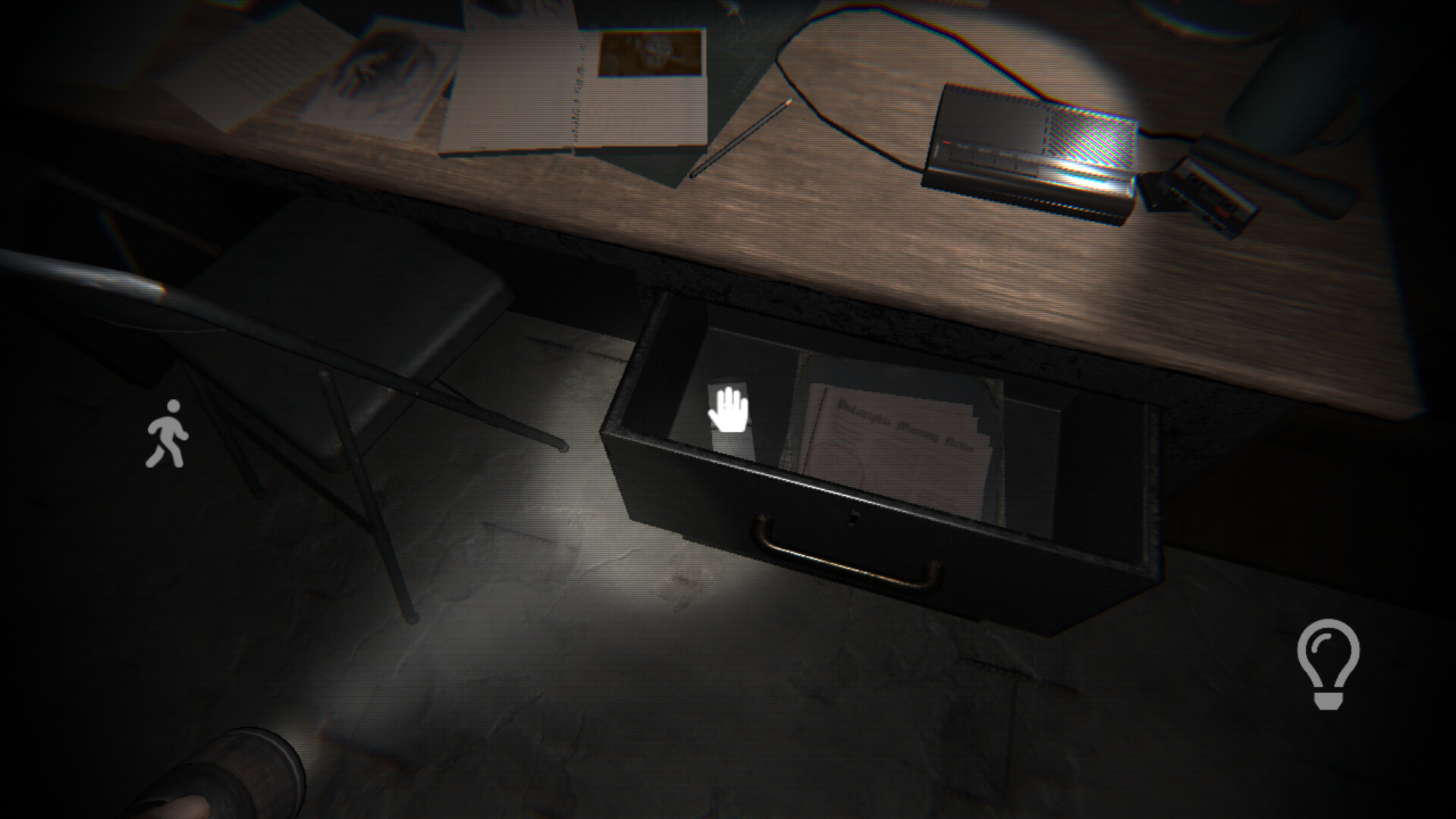Pick up the Morning News newspaper in the drawer
This screenshot has width=1456, height=819.
pyautogui.click(x=895, y=425)
